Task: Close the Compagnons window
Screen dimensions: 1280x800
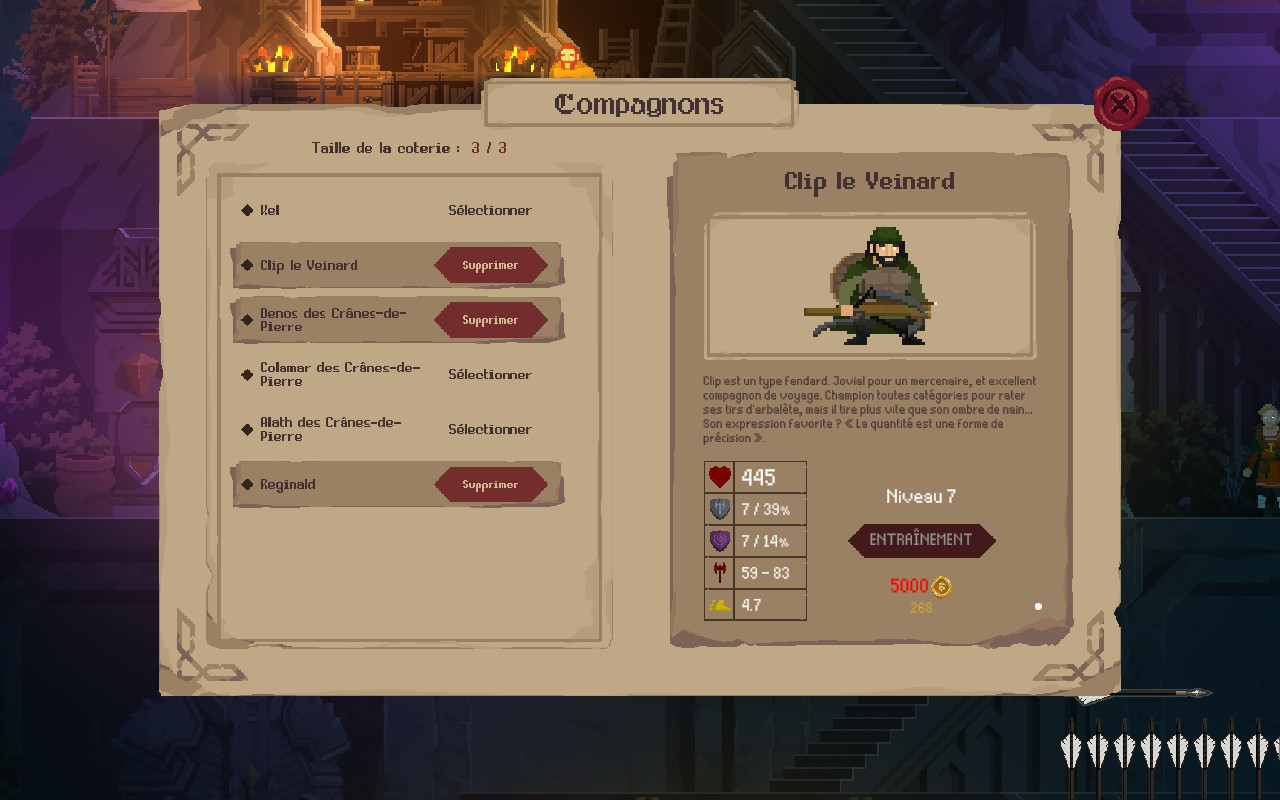Action: click(1121, 104)
